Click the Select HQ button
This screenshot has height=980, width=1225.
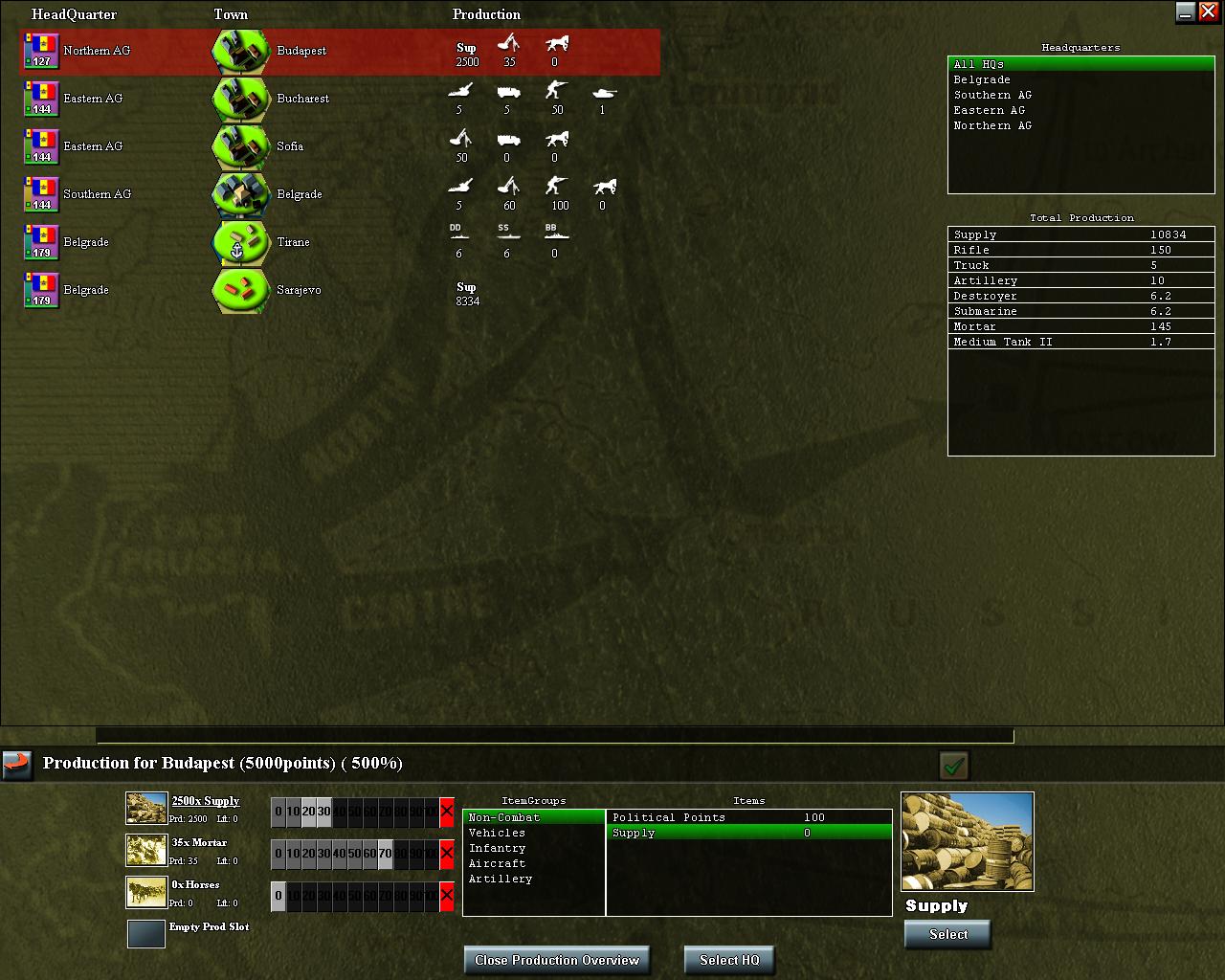[x=729, y=960]
